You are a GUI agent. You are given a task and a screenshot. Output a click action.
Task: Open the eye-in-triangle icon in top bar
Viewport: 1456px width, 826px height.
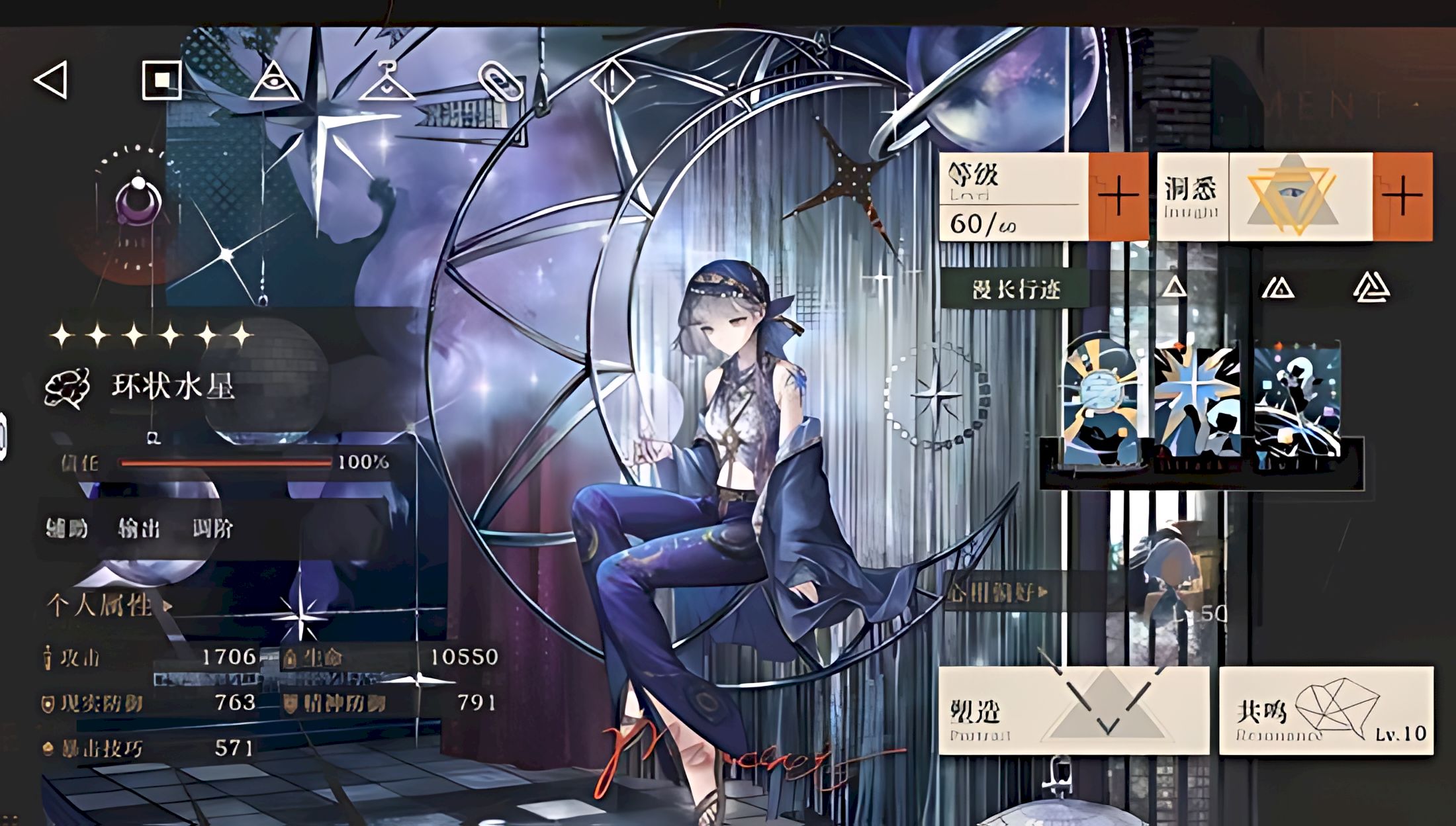pyautogui.click(x=273, y=81)
